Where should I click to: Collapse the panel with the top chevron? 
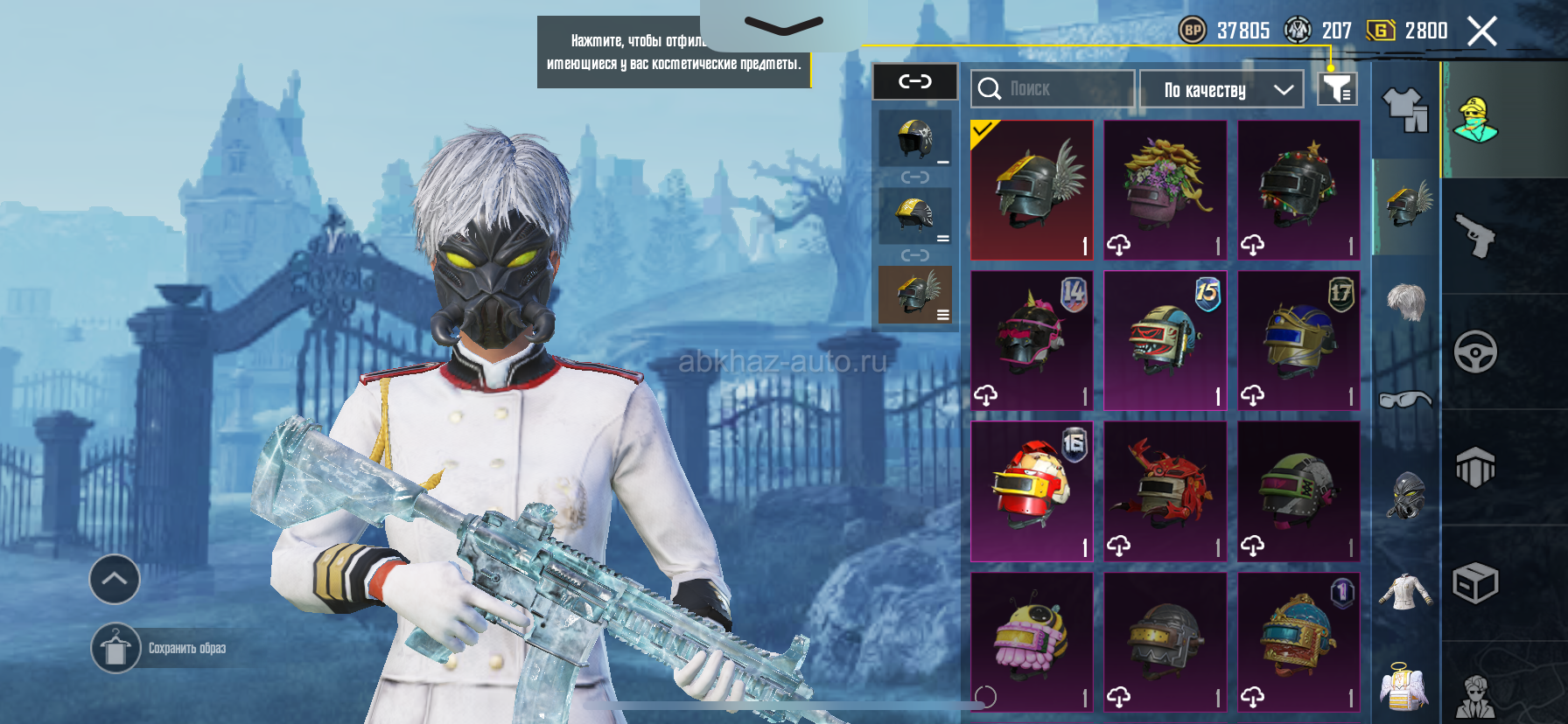[x=783, y=25]
